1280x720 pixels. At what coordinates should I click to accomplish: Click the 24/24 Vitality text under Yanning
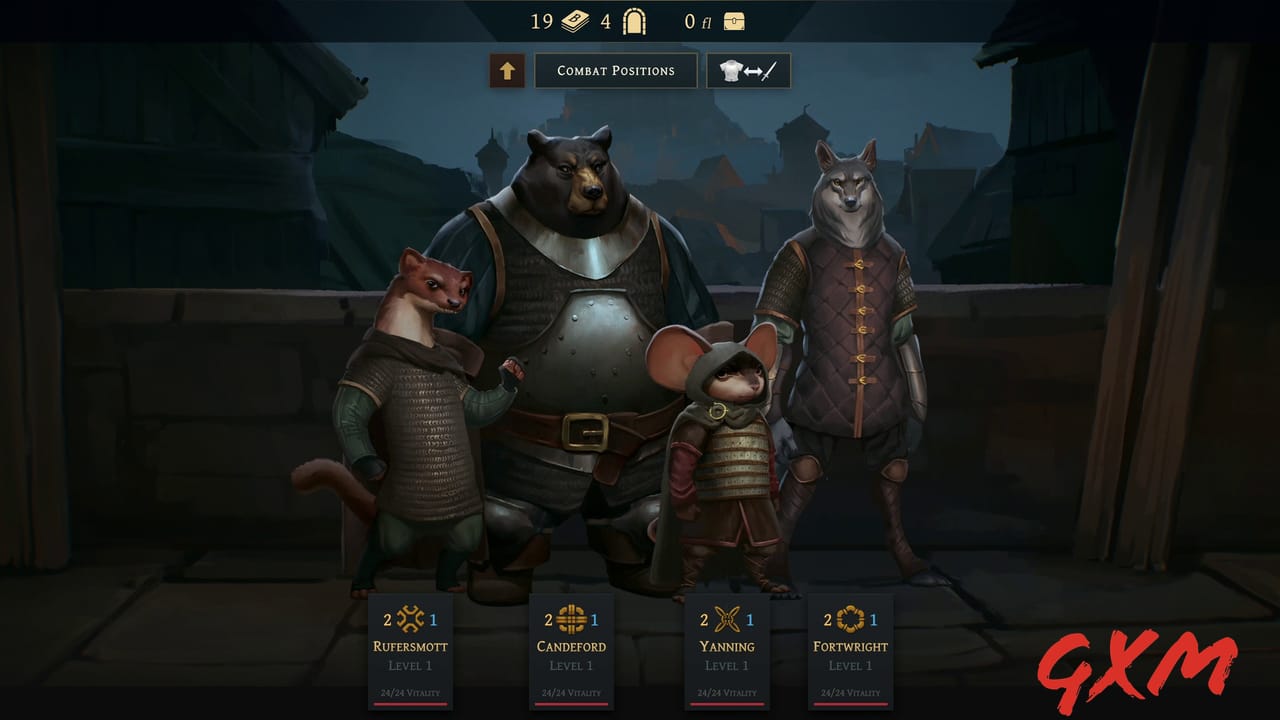pos(728,691)
